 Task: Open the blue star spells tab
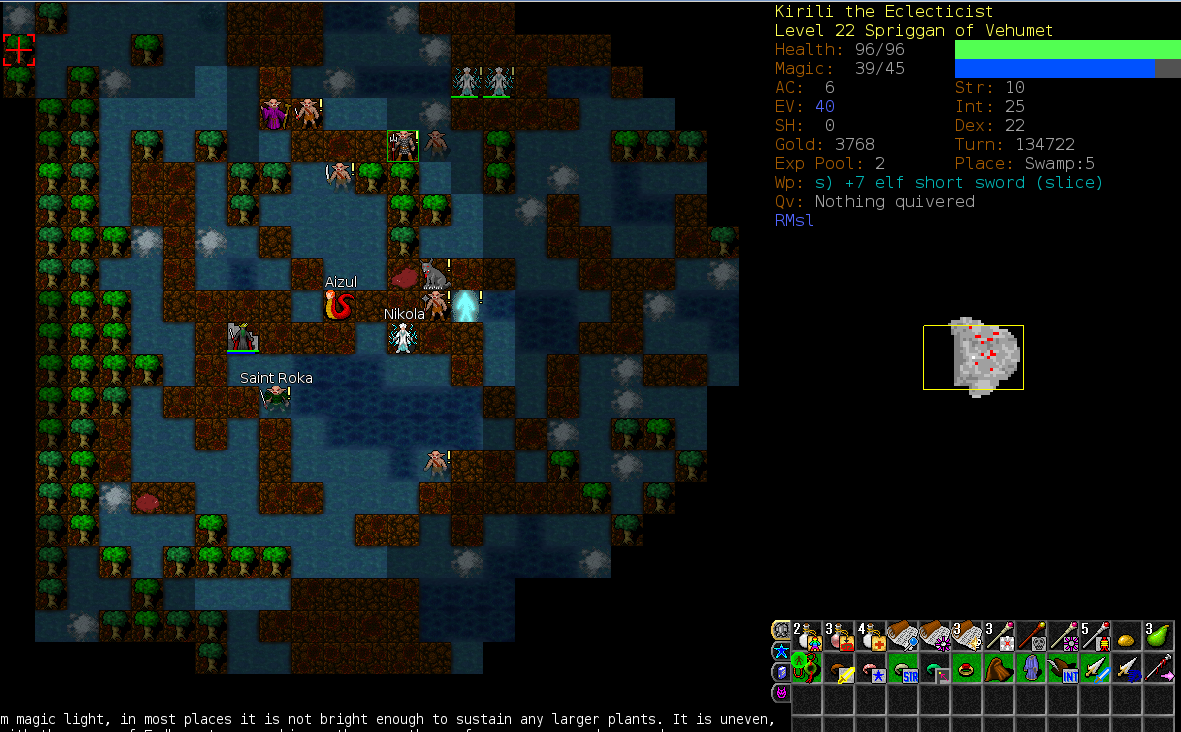coord(780,651)
